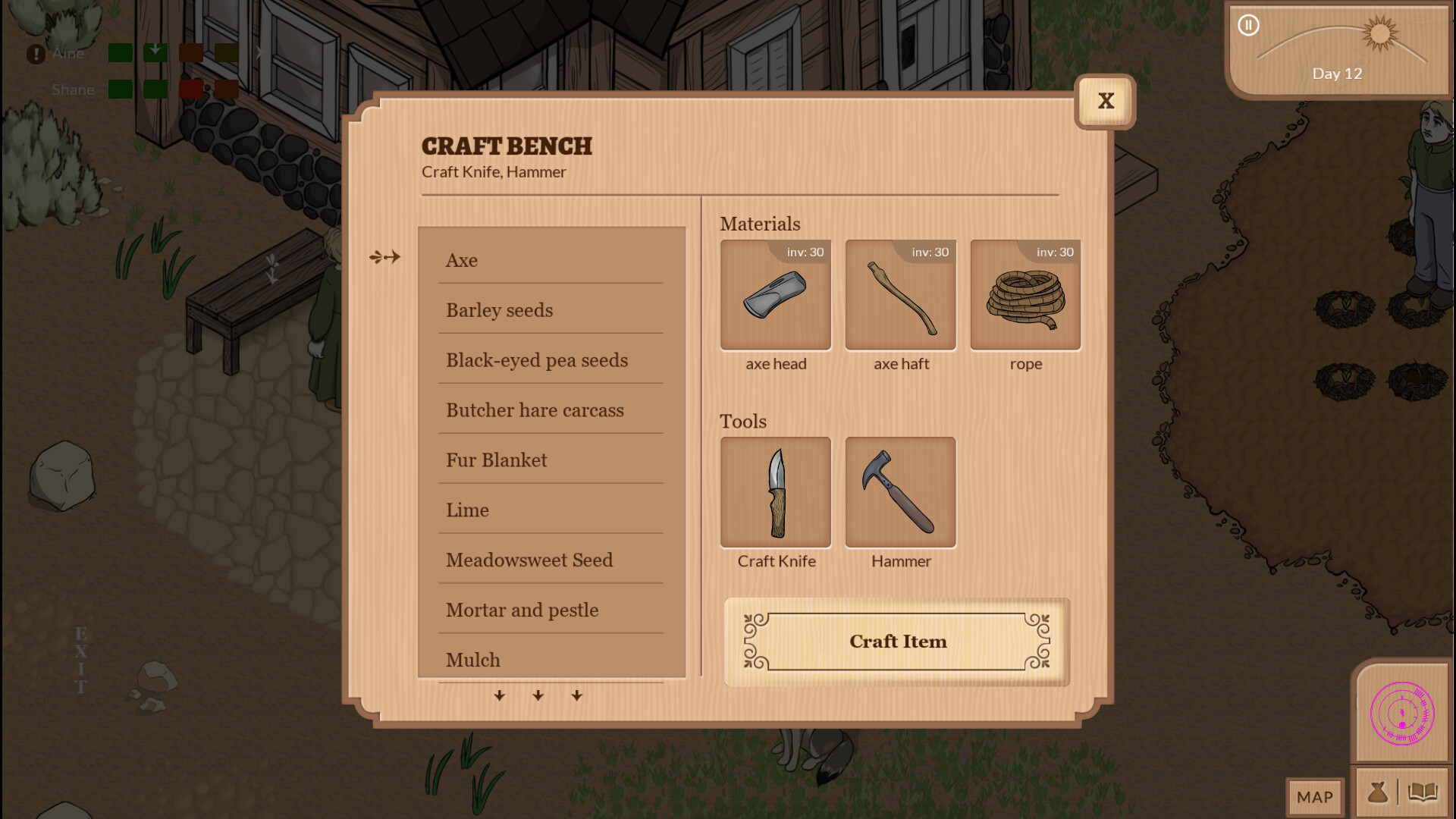The width and height of the screenshot is (1456, 819).
Task: Select the axe head material icon
Action: [775, 295]
